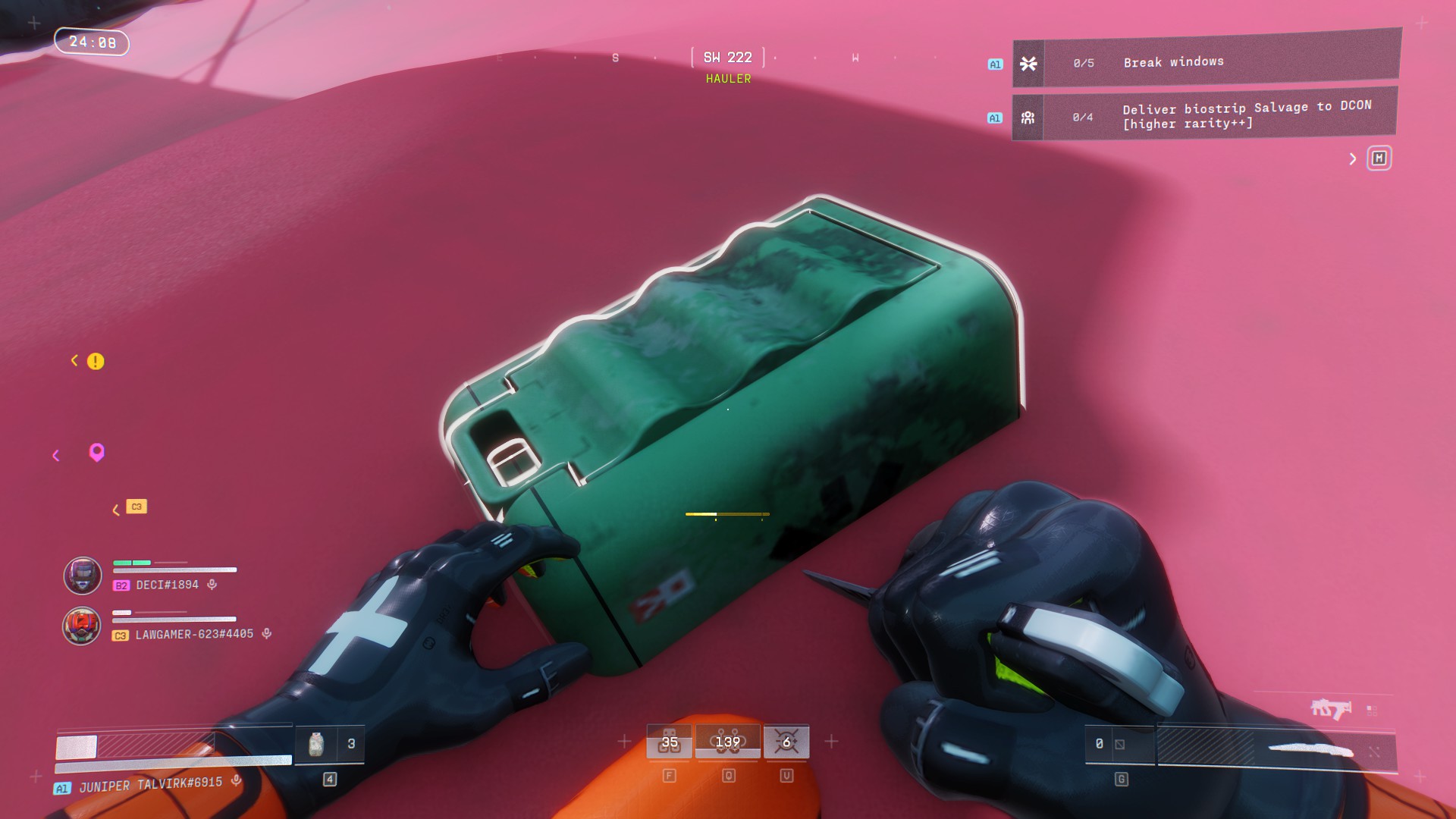The image size is (1456, 819).
Task: Select DECI#1894's teammate portrait
Action: coord(83,576)
